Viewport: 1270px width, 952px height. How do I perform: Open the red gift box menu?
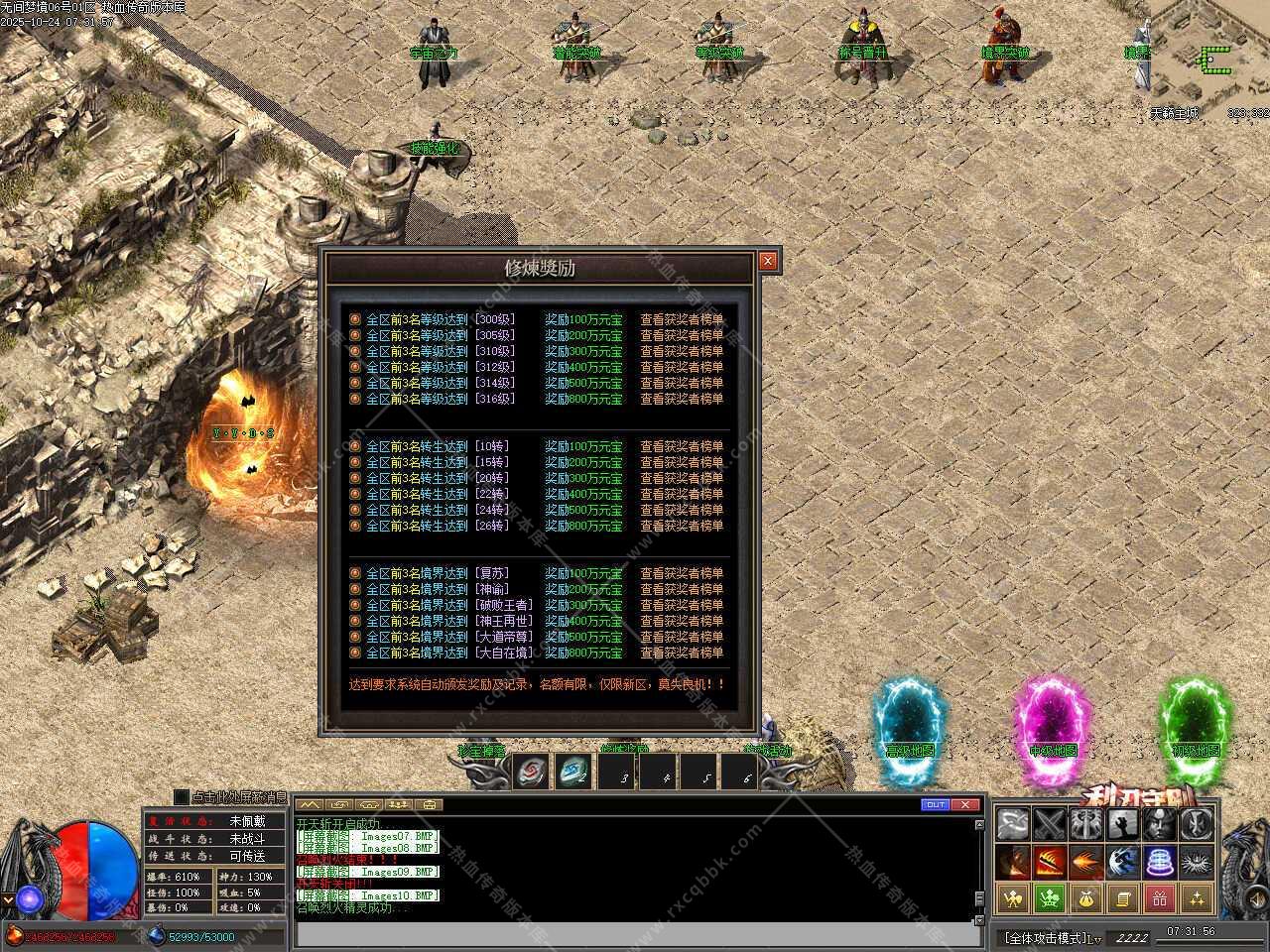(x=1159, y=898)
